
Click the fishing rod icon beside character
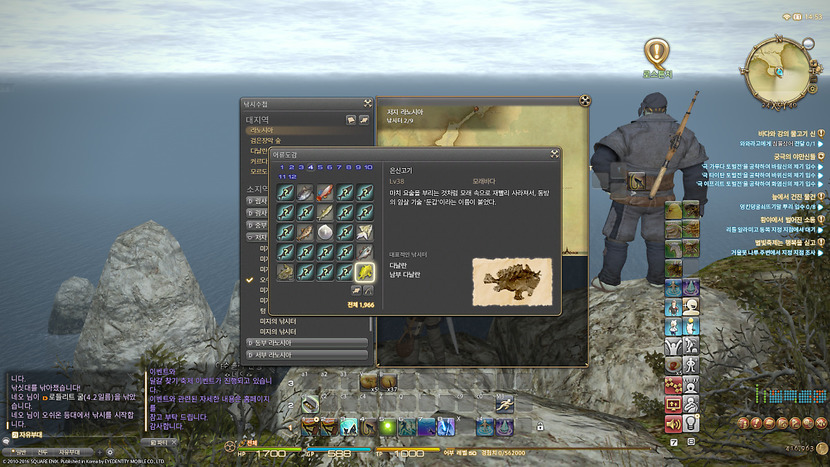point(637,181)
